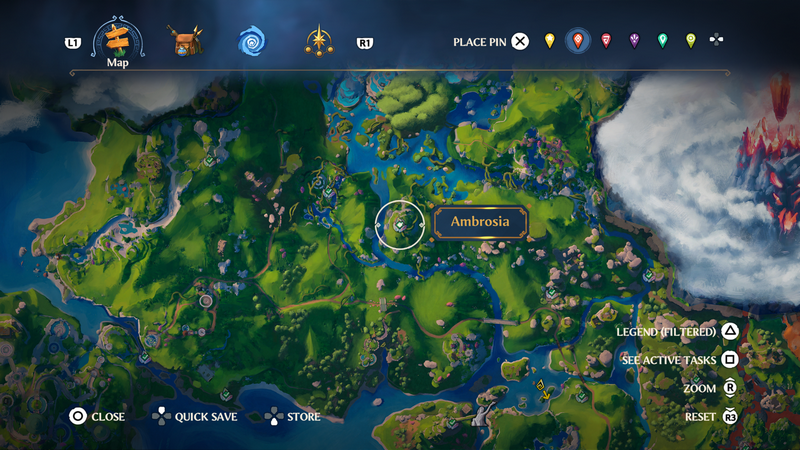Select the green map pin
The height and width of the screenshot is (450, 800).
click(662, 41)
